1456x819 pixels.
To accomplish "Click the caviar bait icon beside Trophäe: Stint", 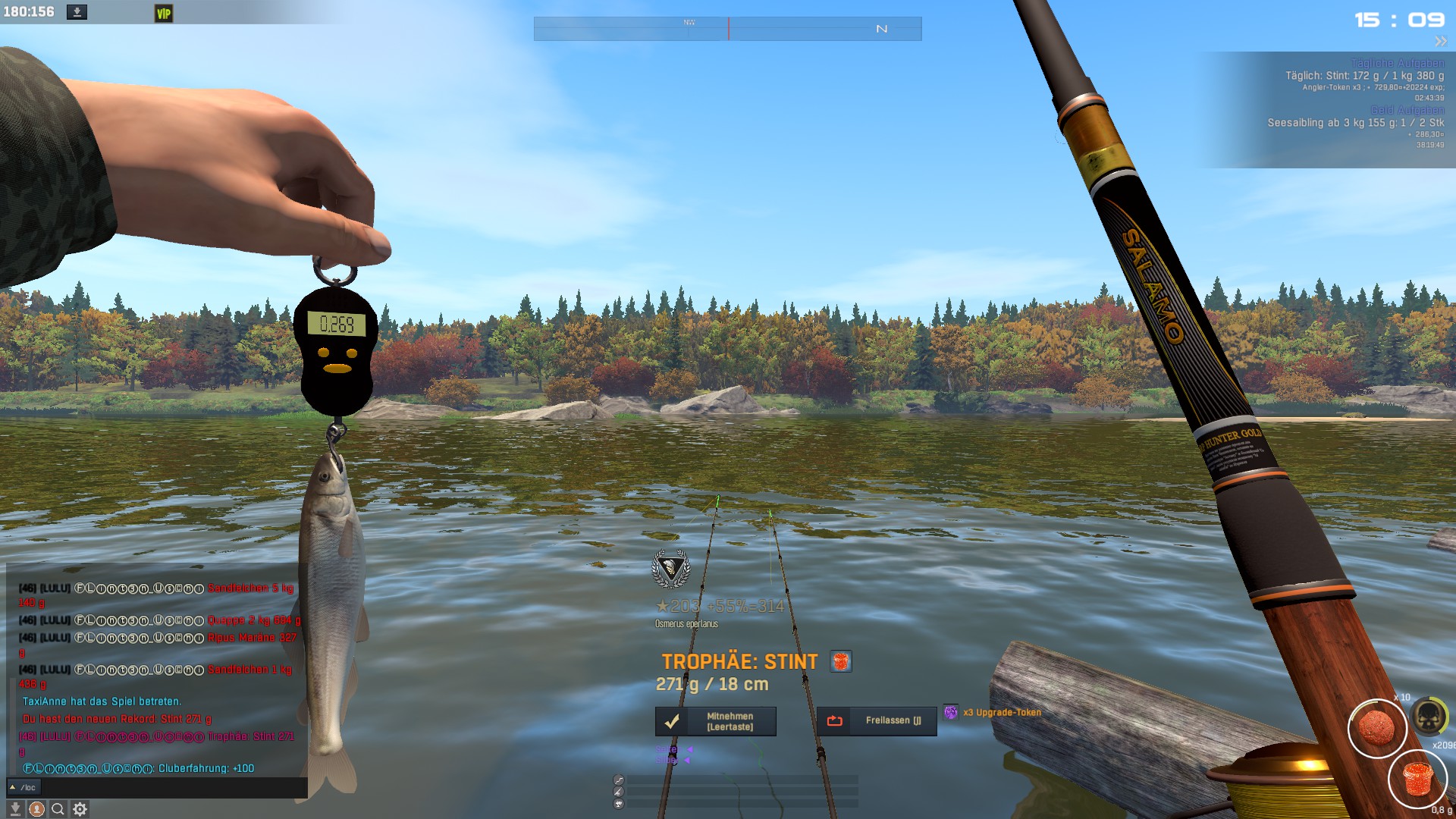I will pos(840,661).
